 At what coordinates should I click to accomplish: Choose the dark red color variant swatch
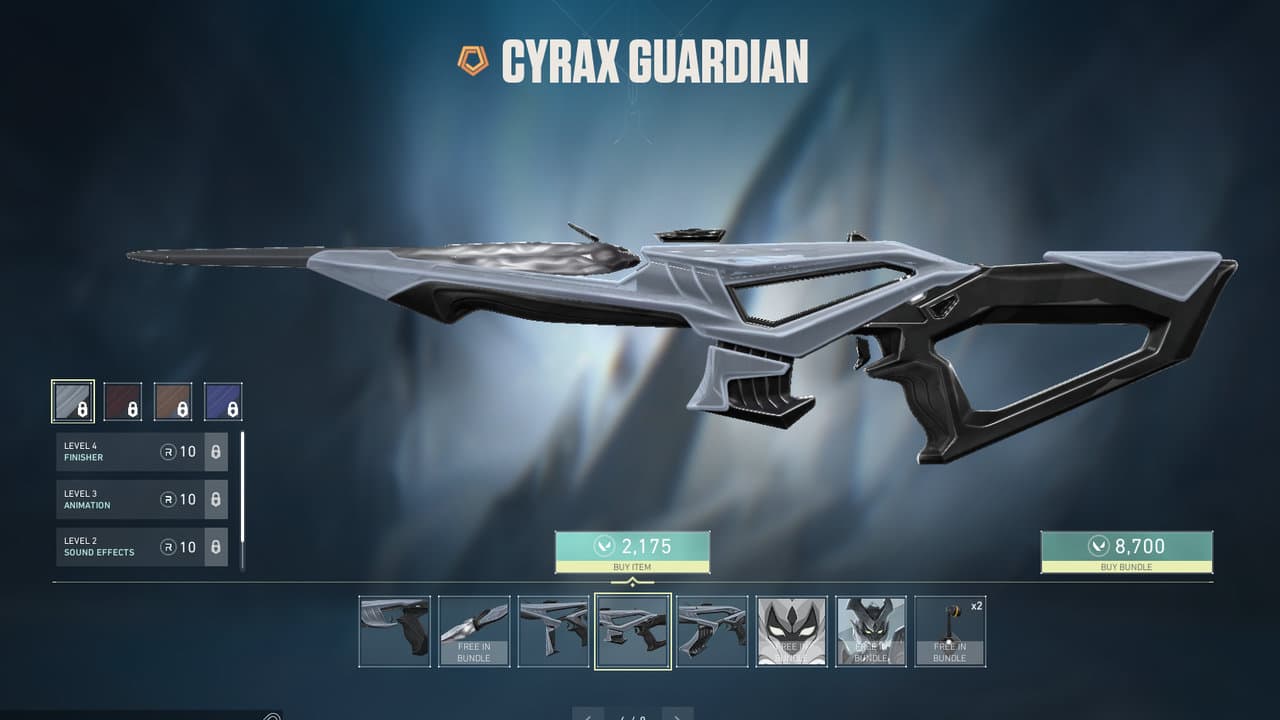point(123,401)
